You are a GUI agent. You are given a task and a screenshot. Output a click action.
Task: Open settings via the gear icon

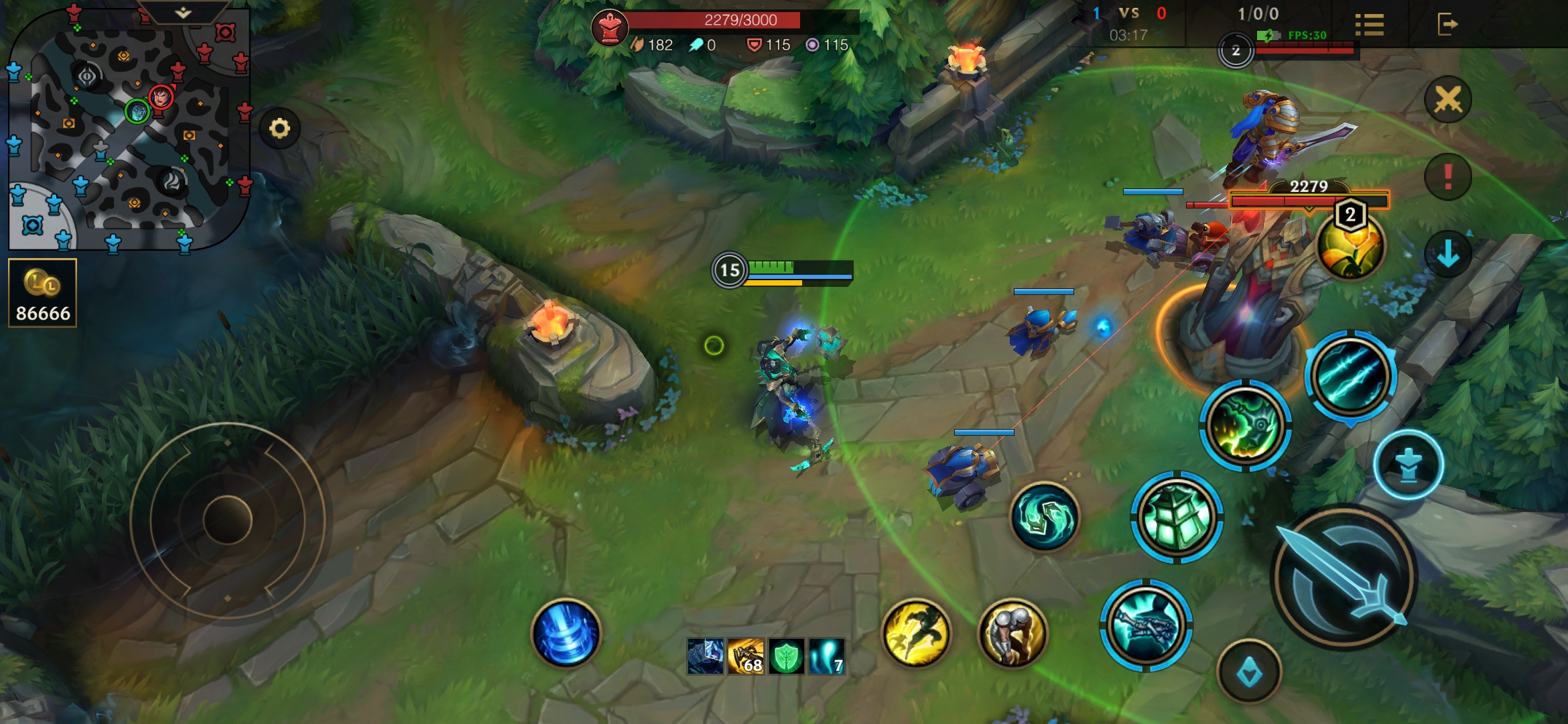pos(279,128)
